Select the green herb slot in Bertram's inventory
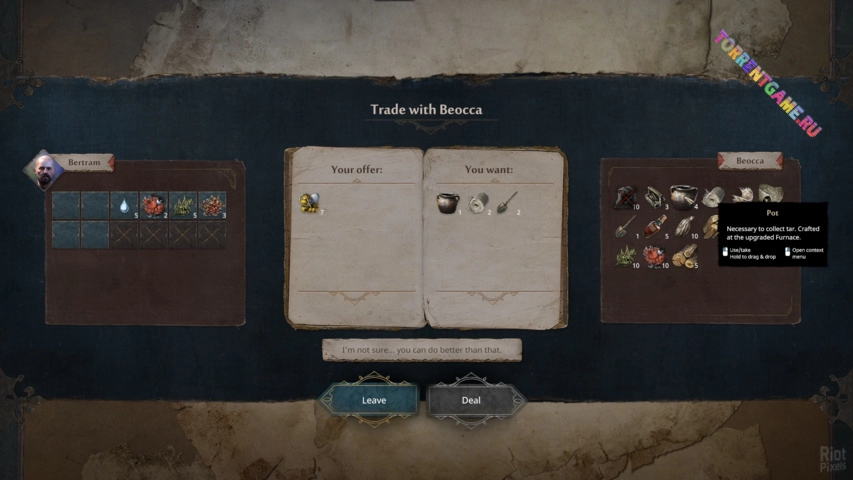 point(183,205)
